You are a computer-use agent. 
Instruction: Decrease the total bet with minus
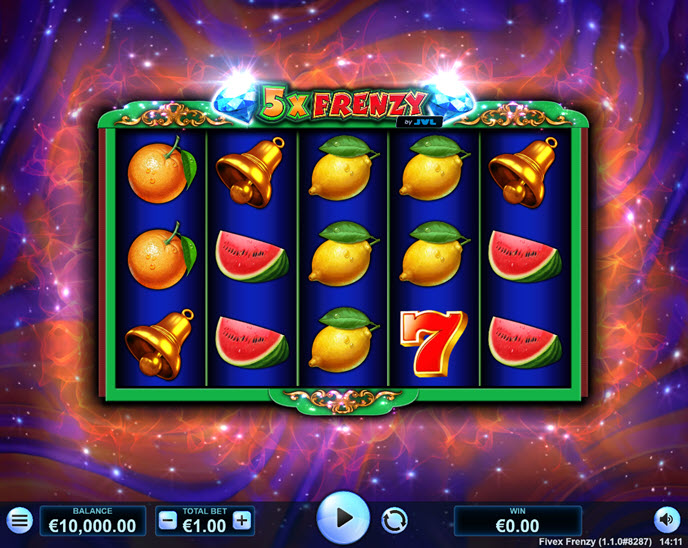click(168, 520)
